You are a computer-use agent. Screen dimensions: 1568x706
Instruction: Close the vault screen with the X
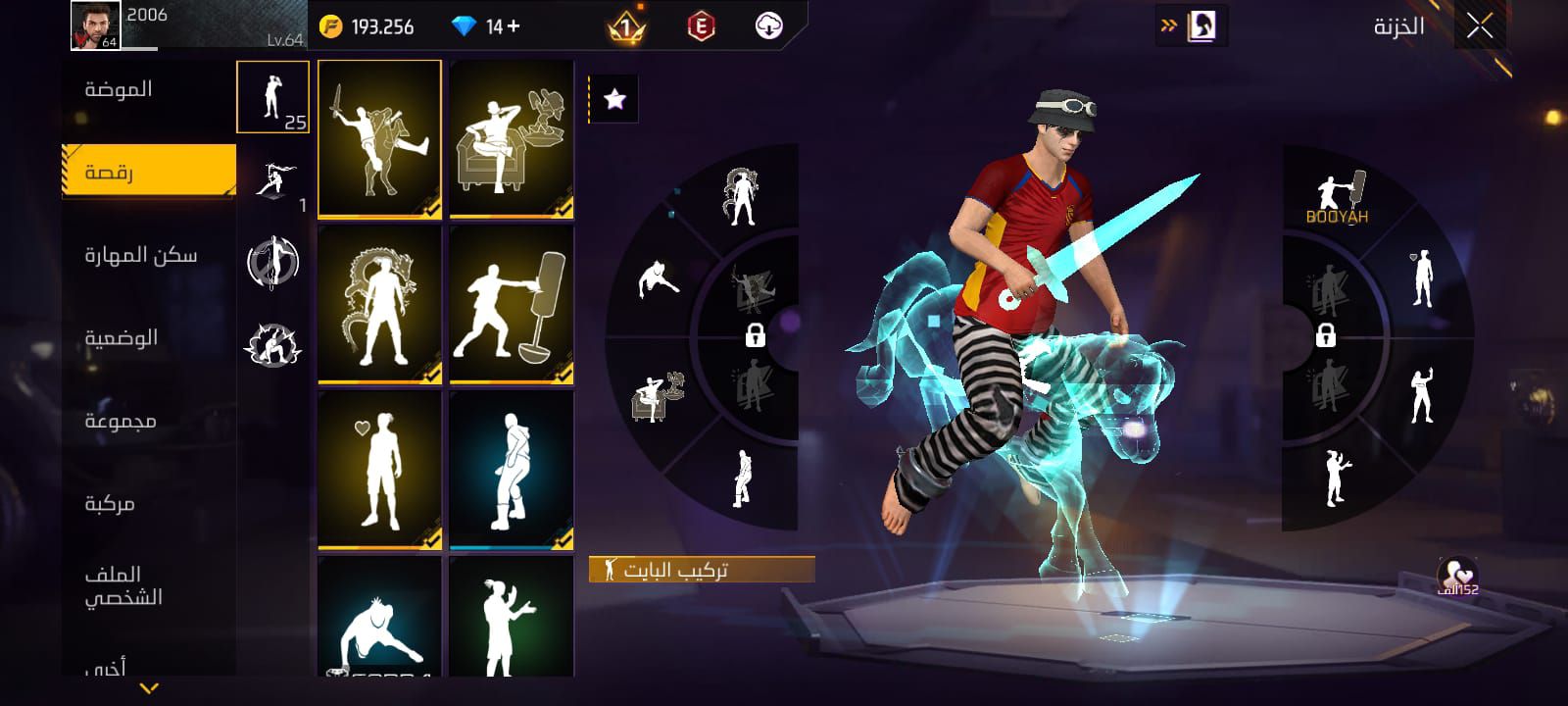pos(1480,26)
